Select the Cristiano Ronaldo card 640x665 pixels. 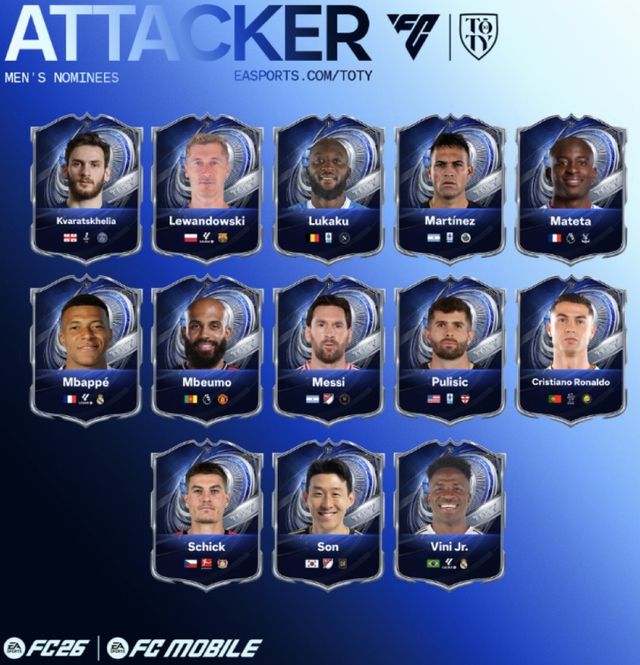tap(571, 350)
